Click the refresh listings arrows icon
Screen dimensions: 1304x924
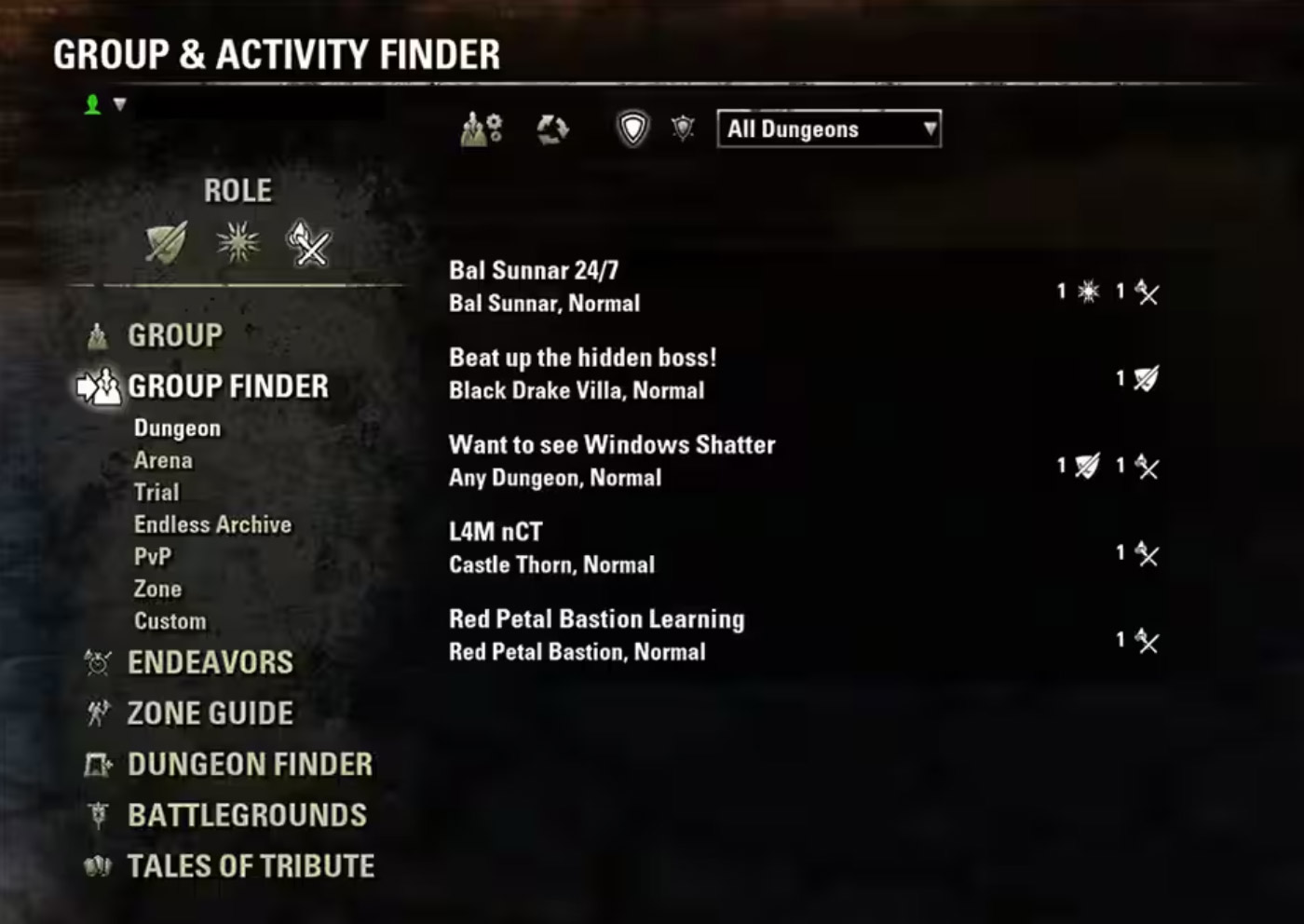pyautogui.click(x=552, y=129)
